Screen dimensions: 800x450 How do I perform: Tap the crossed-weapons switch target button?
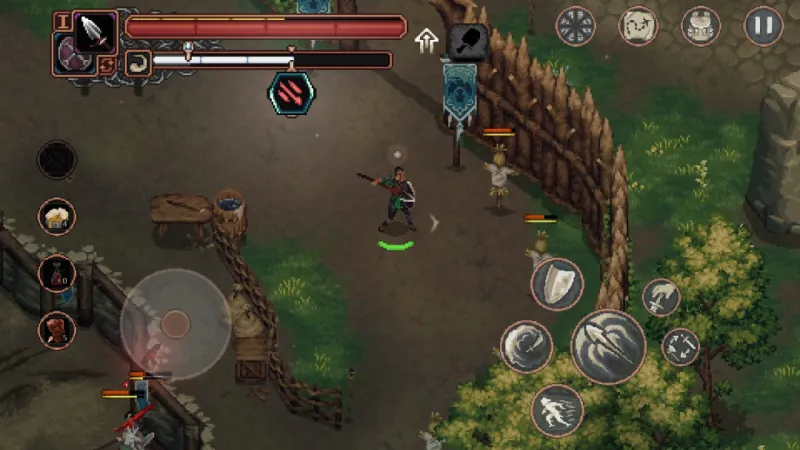pos(681,347)
